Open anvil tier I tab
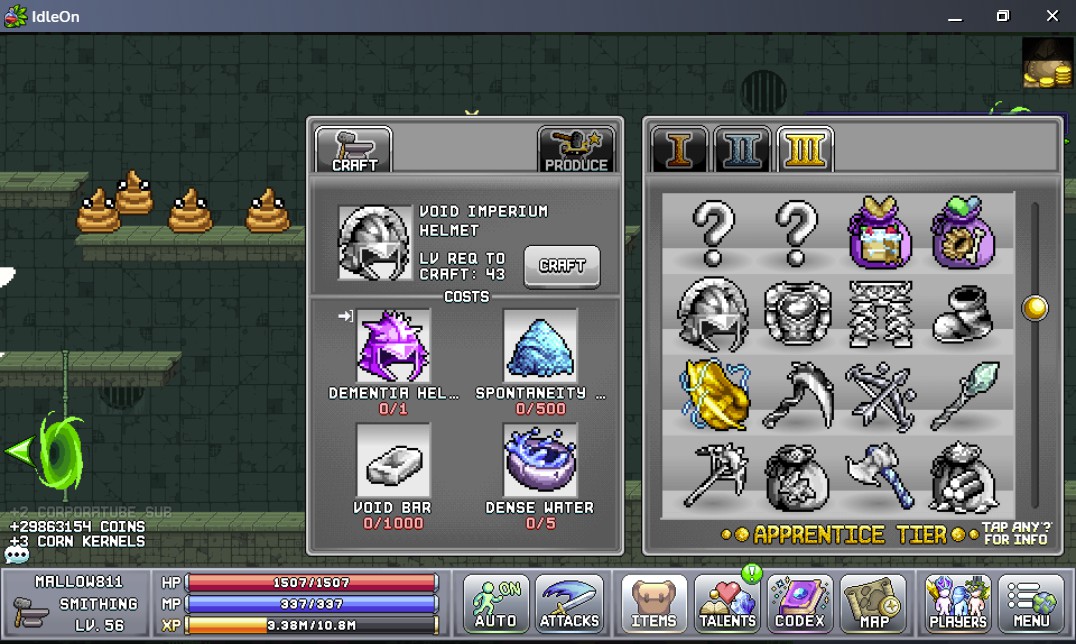Viewport: 1076px width, 644px height. tap(680, 150)
